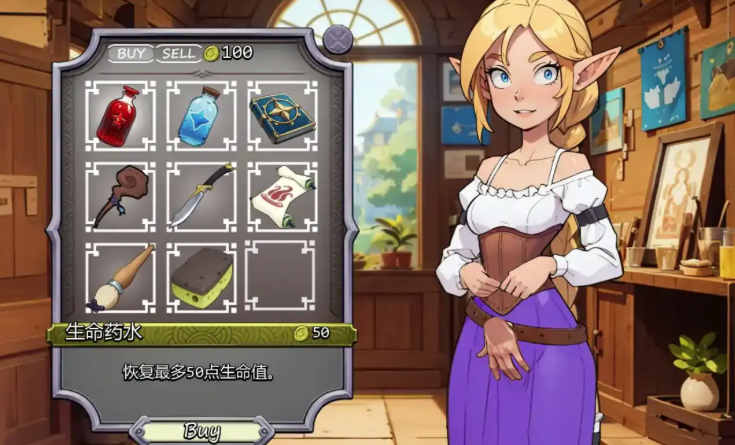Screen dimensions: 735x445
Task: Confirm purchase with the Buy button
Action: (202, 432)
